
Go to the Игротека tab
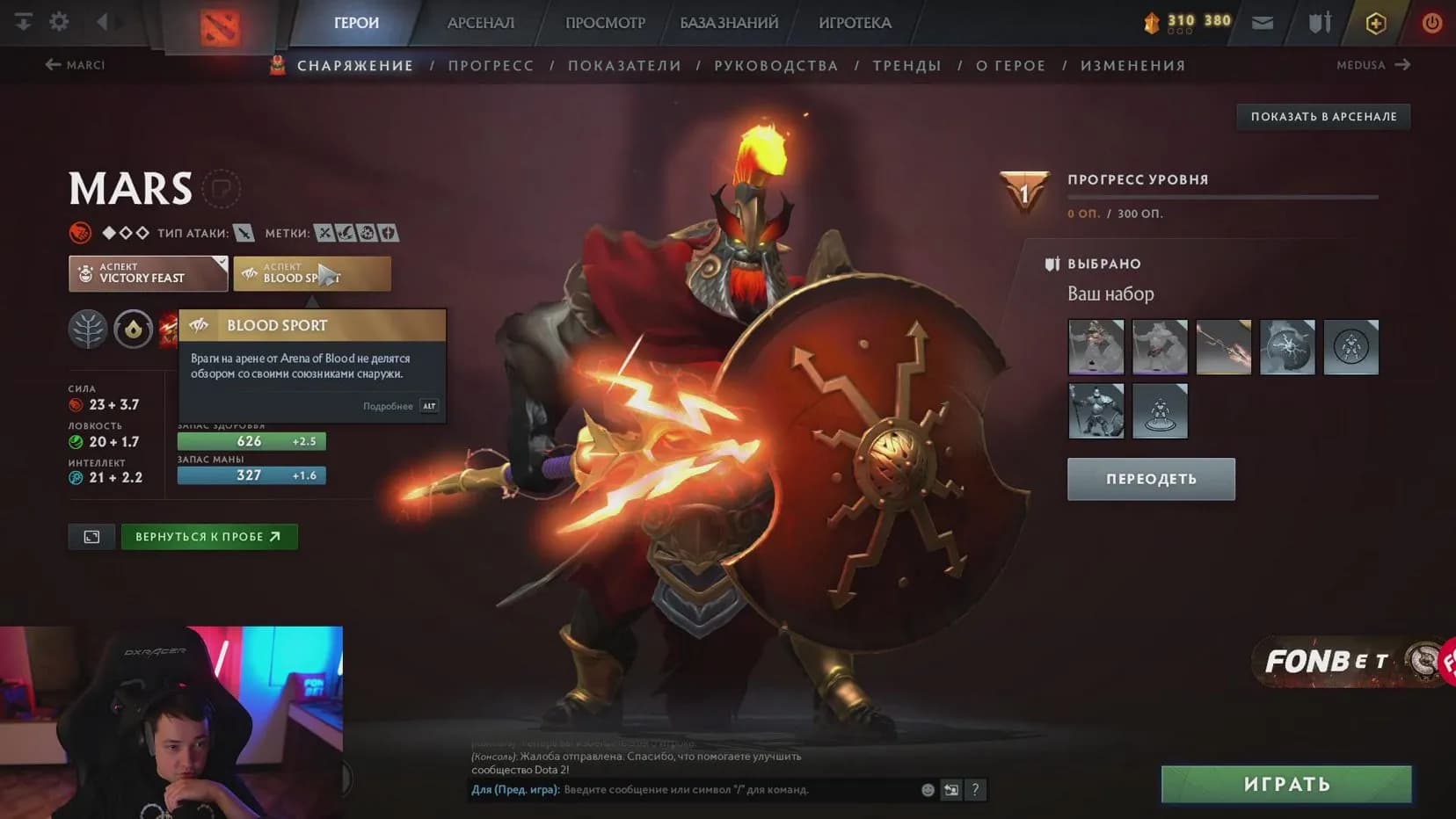(x=855, y=23)
